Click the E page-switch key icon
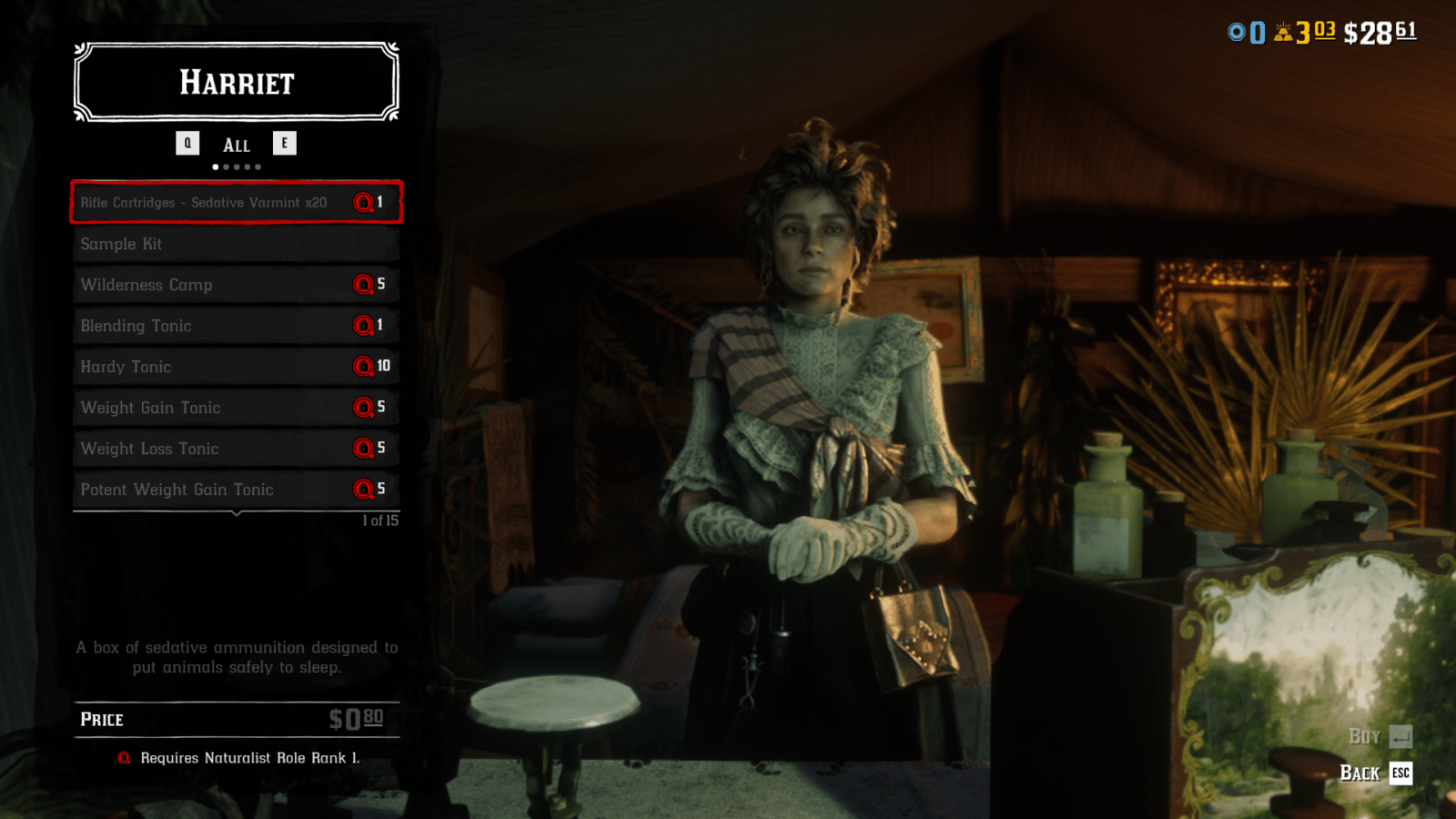This screenshot has height=819, width=1456. click(285, 143)
